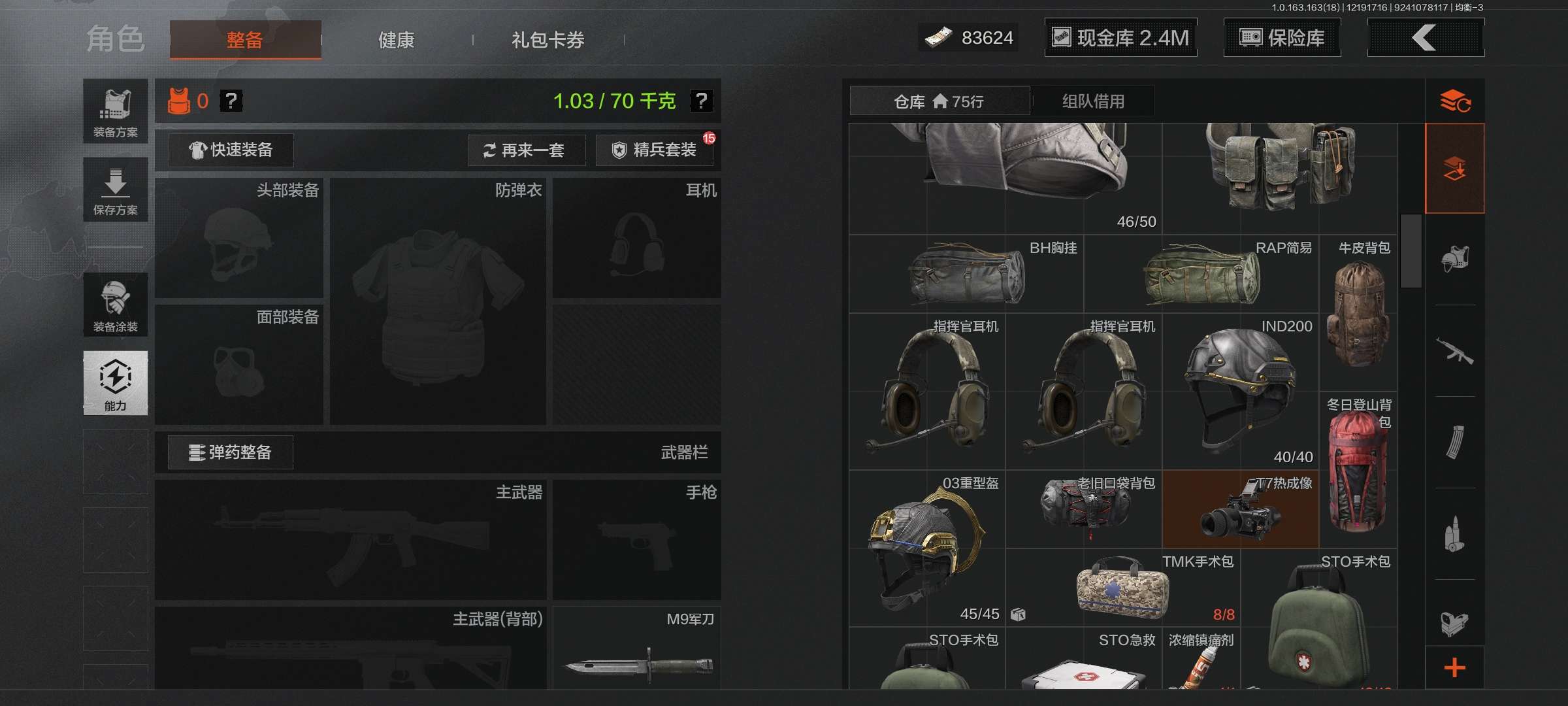1568x706 pixels.
Task: Open the 装备涂装 equipment paint panel
Action: point(115,305)
